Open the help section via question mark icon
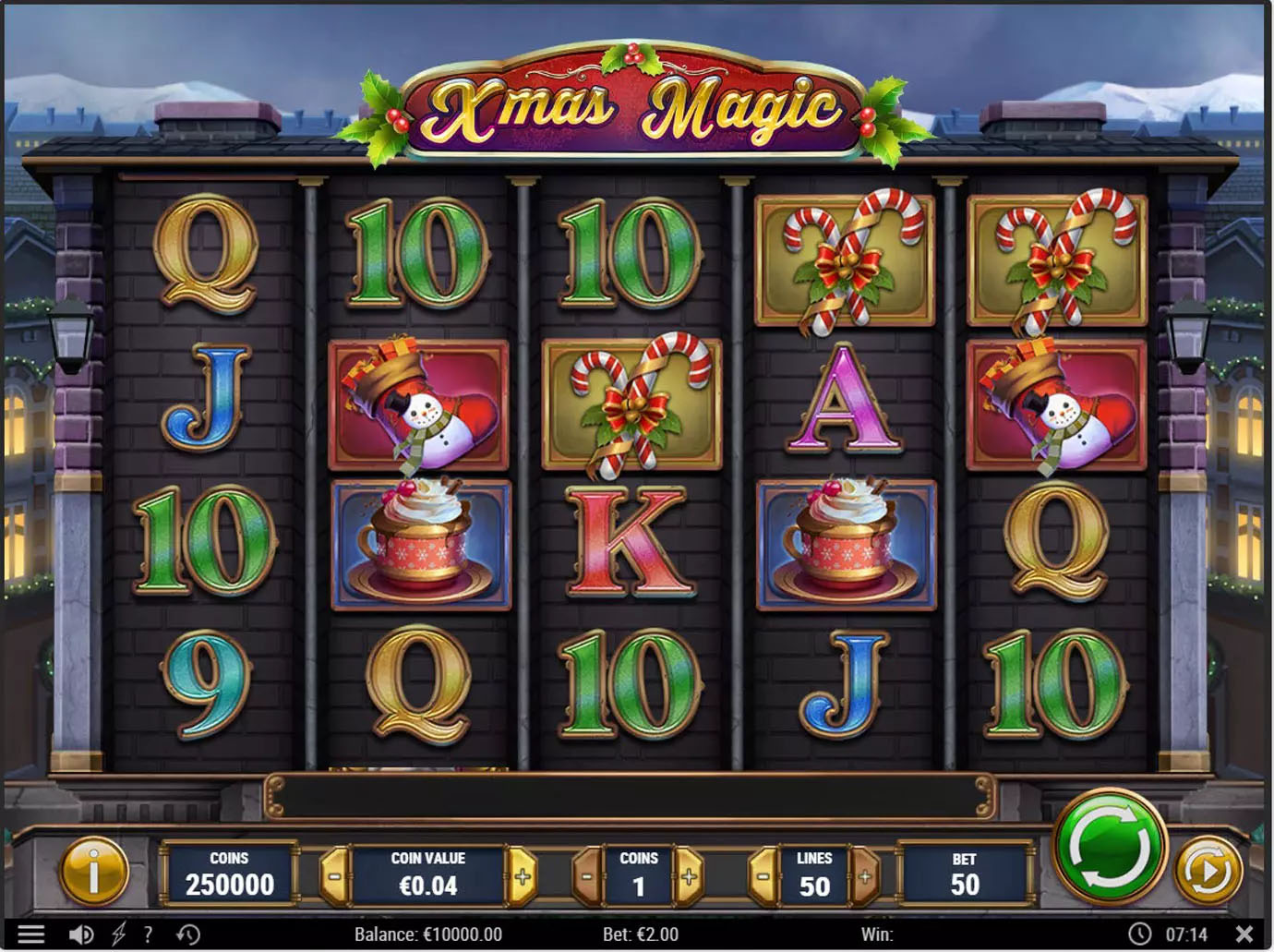The image size is (1274, 952). coord(148,934)
